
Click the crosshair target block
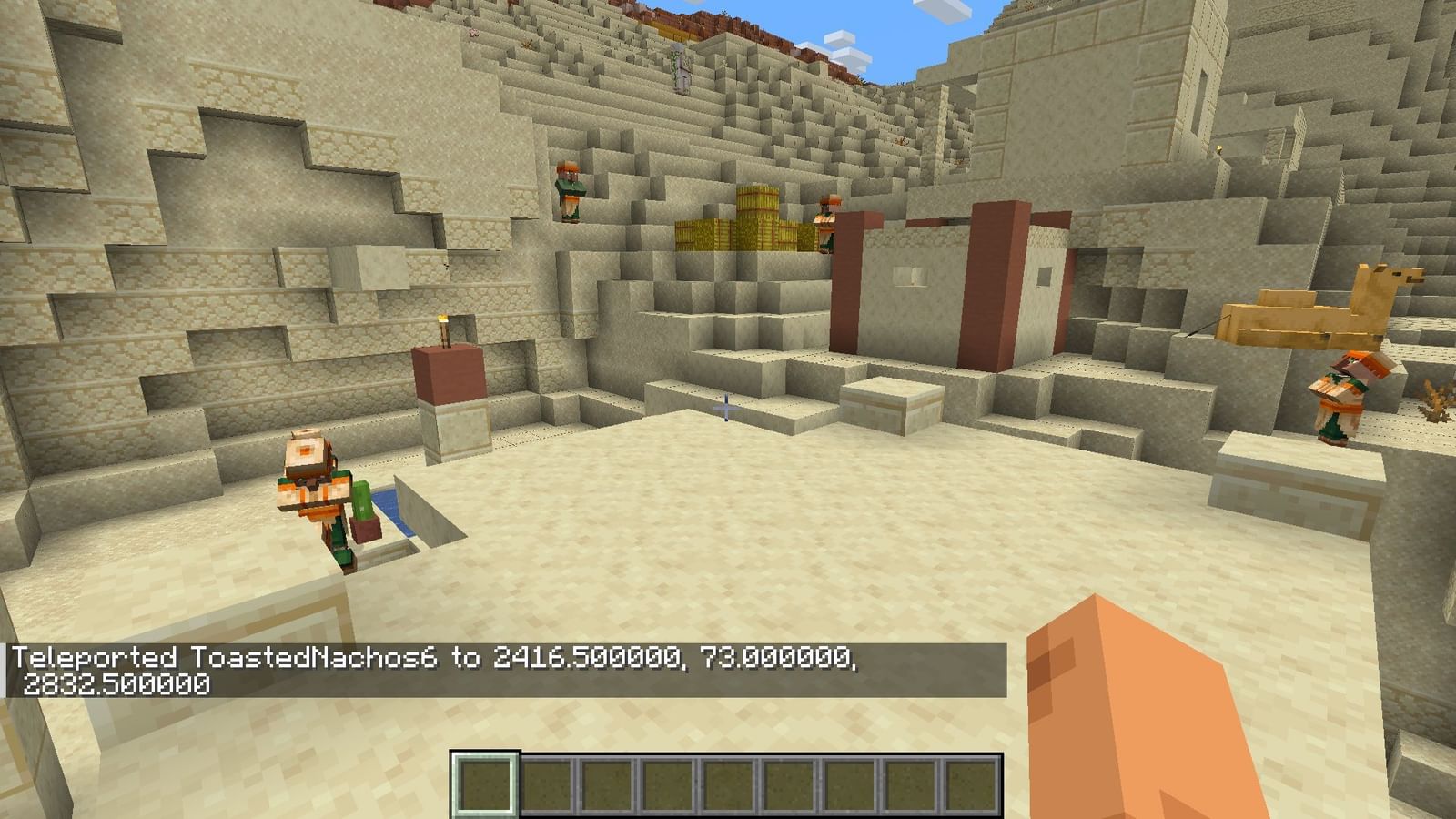[x=725, y=407]
